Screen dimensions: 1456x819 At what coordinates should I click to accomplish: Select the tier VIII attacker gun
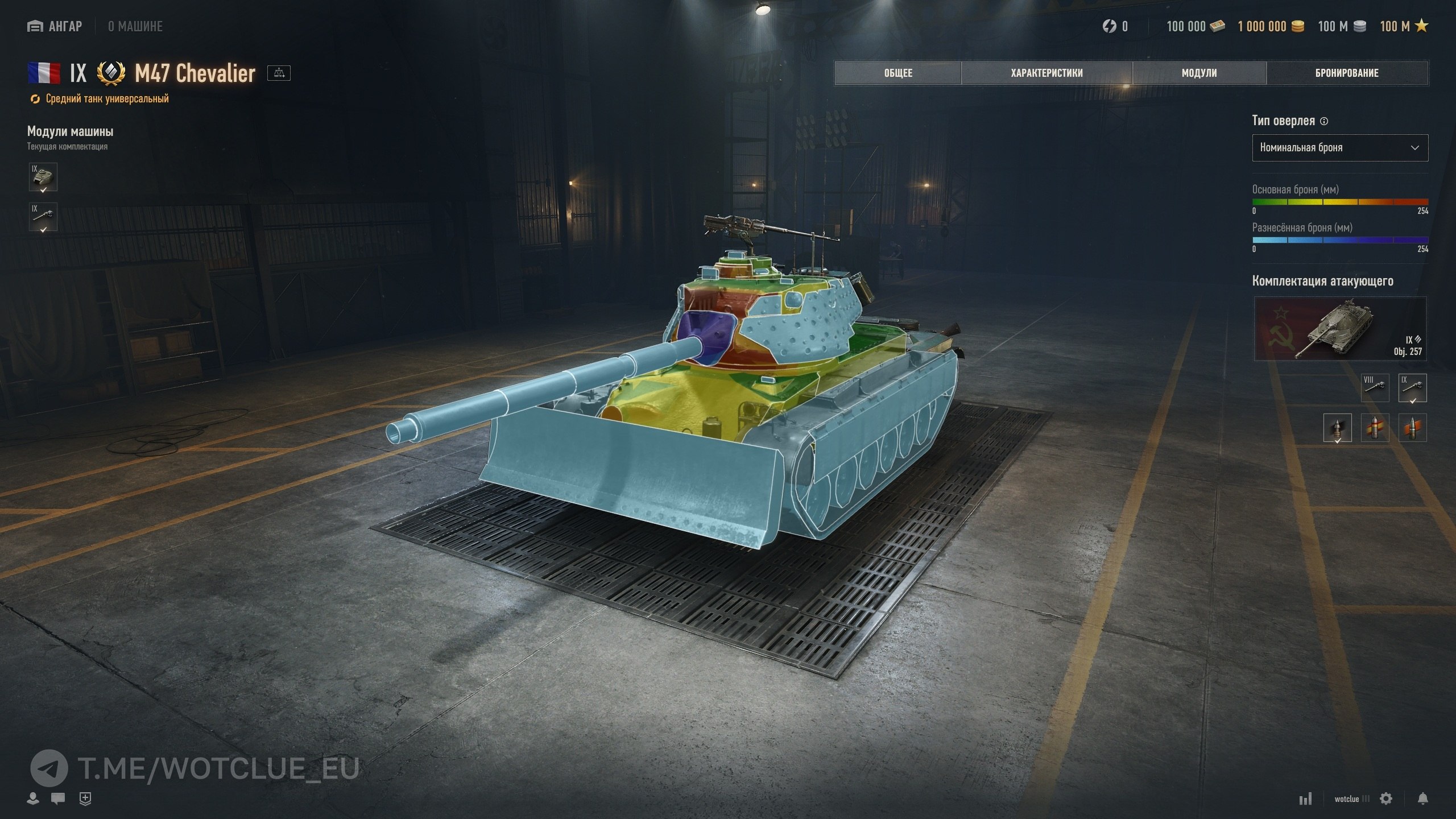point(1375,388)
